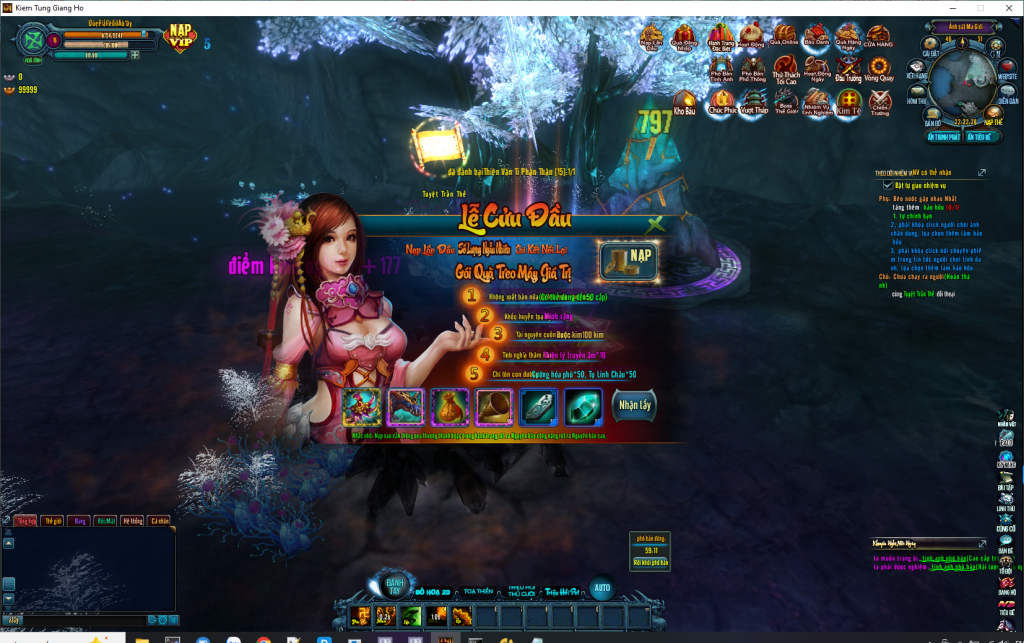Toggle the quest tracker checkbox
Viewport: 1024px width, 643px height.
[887, 185]
